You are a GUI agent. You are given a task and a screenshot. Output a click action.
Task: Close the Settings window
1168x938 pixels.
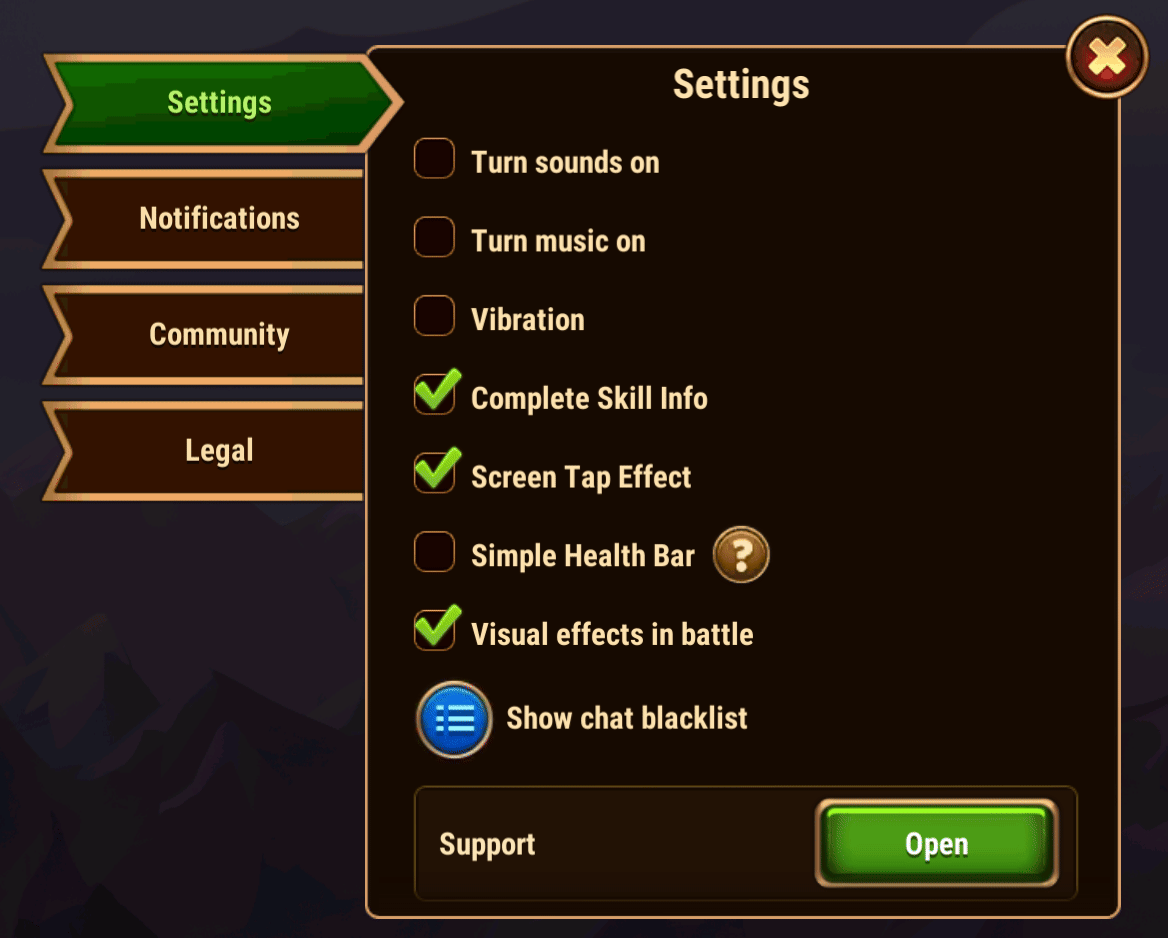[x=1107, y=57]
